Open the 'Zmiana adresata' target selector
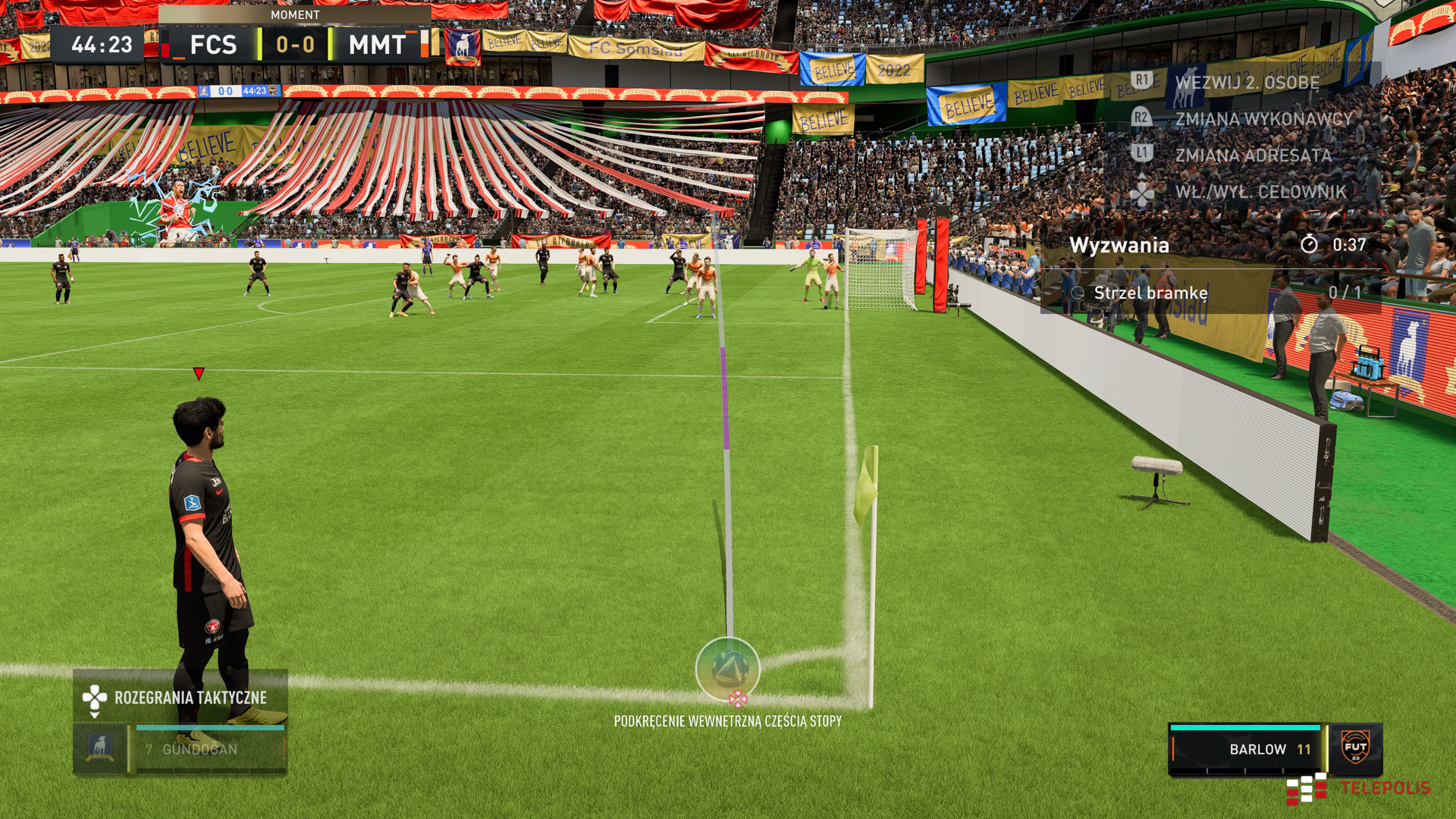 click(1251, 156)
